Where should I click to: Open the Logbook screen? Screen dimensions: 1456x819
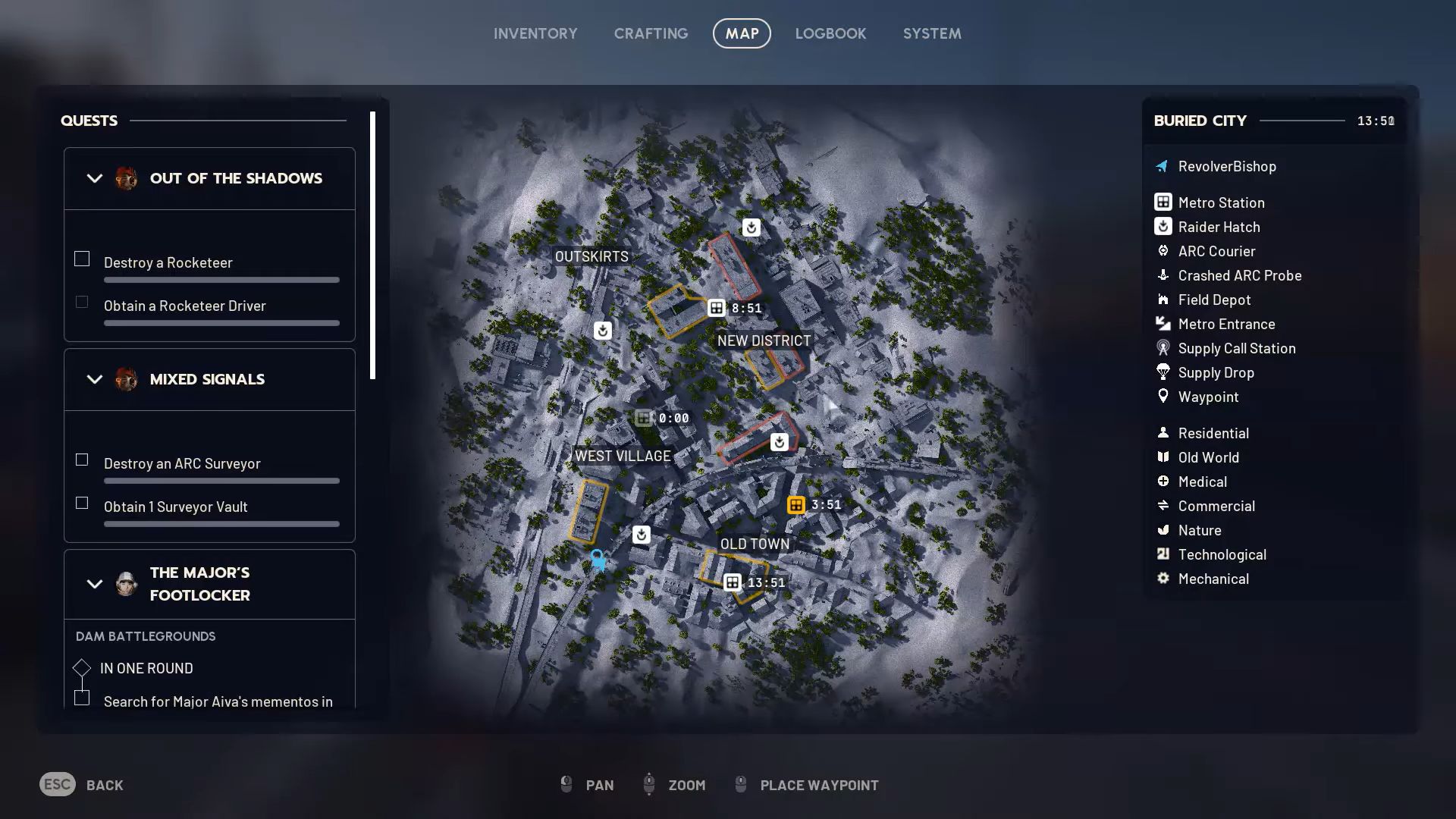[x=830, y=33]
